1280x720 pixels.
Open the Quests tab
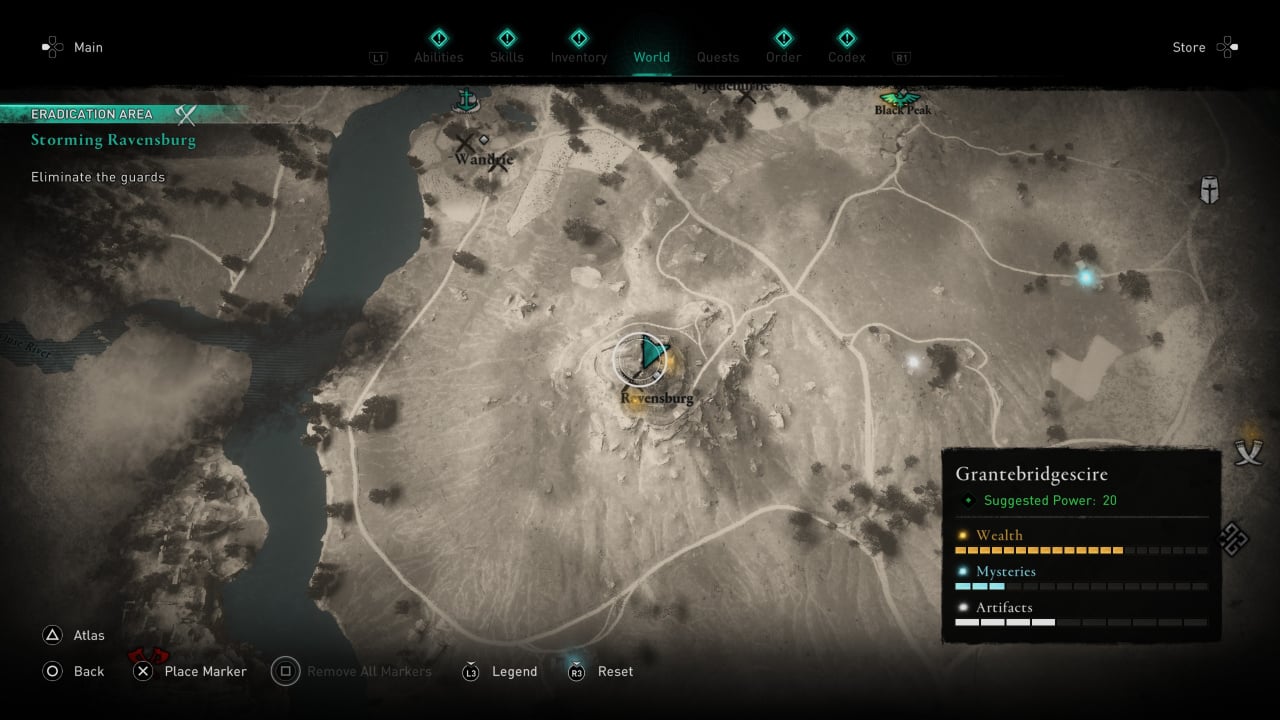718,57
